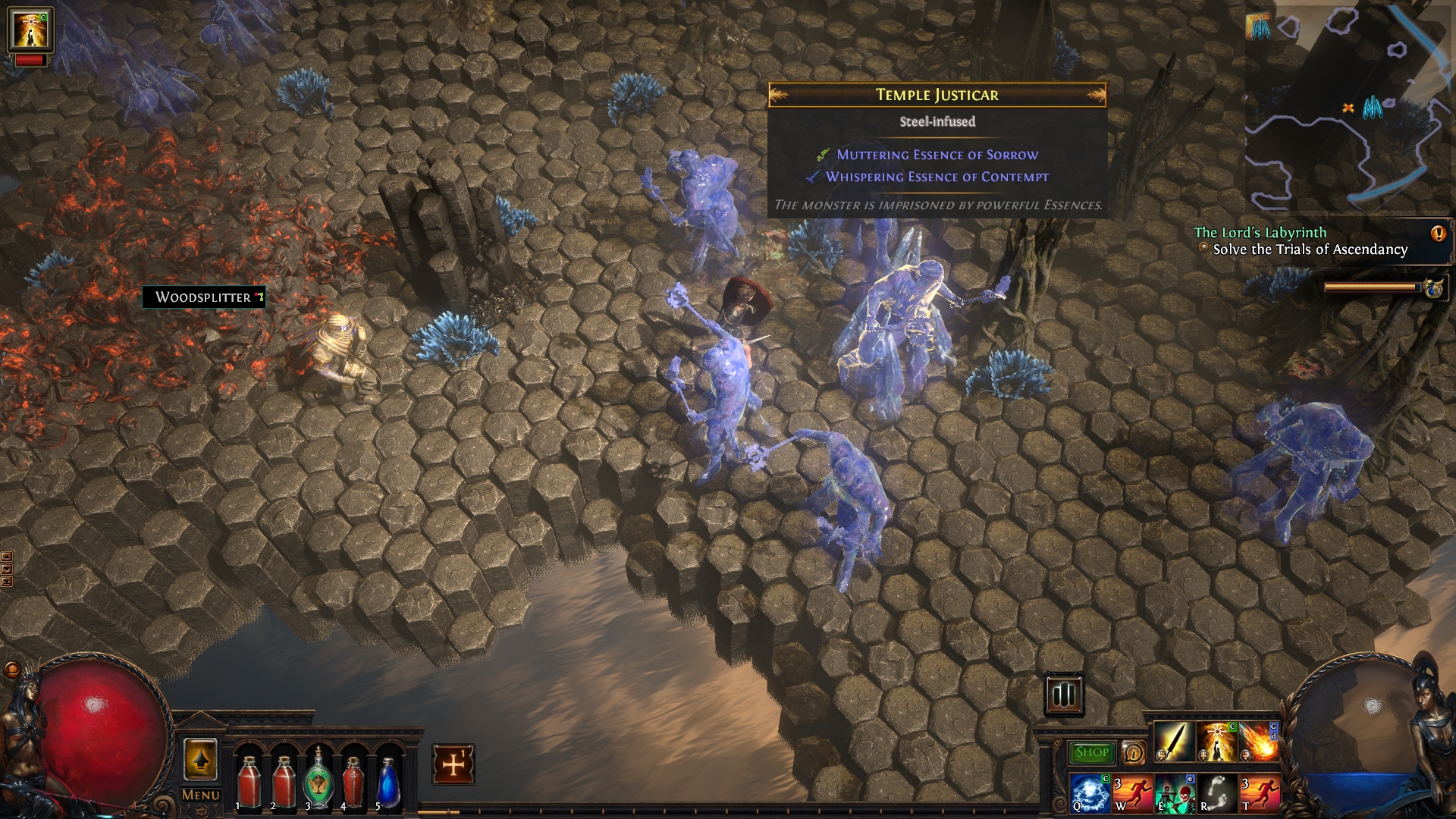Open the Menu button near the flasks
The image size is (1456, 819).
pyautogui.click(x=200, y=795)
